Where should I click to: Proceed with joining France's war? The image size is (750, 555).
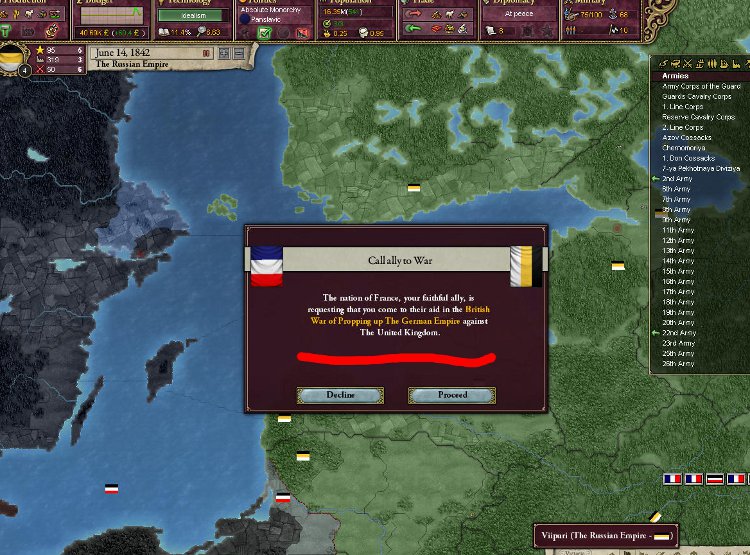point(452,395)
